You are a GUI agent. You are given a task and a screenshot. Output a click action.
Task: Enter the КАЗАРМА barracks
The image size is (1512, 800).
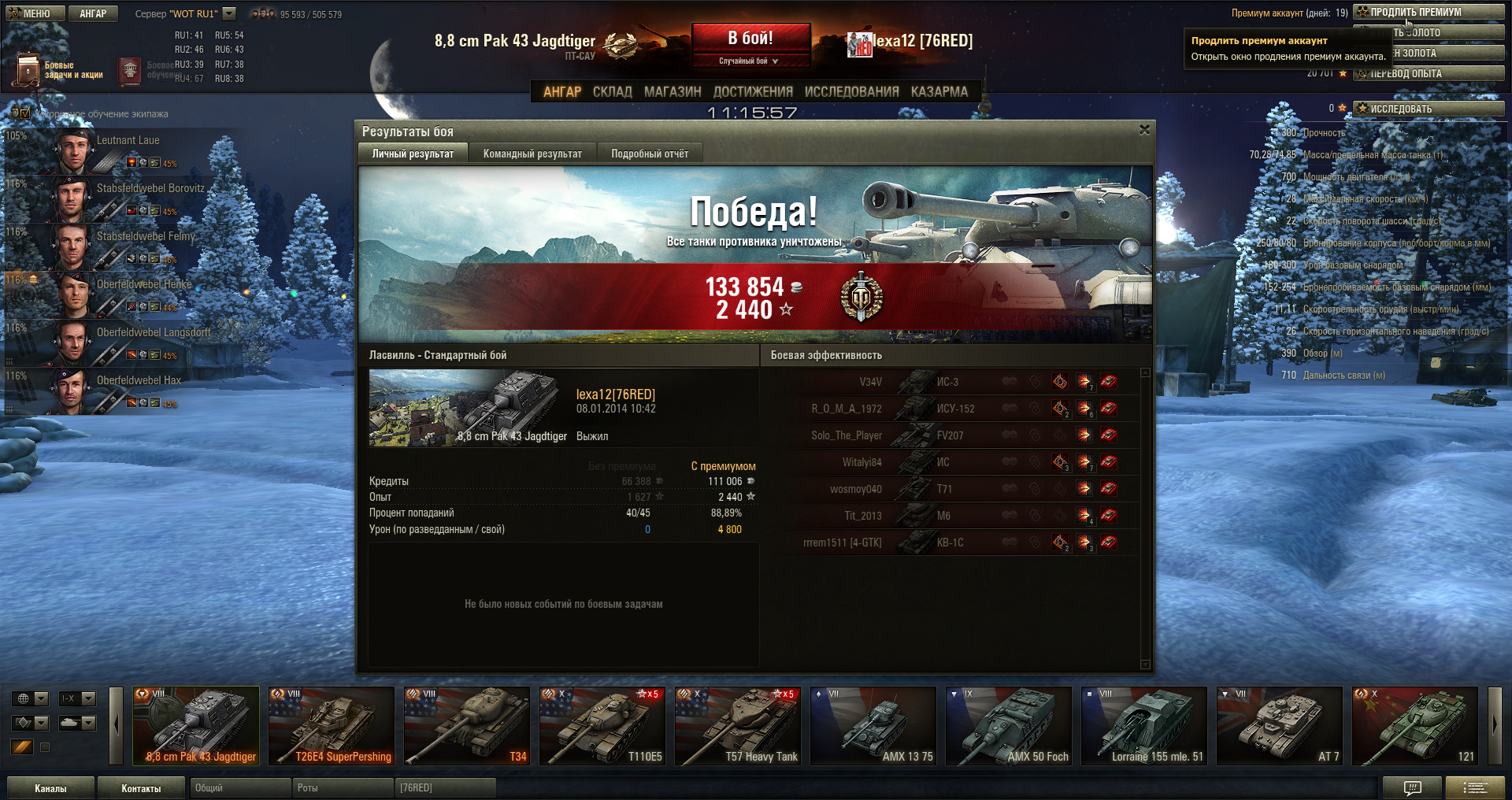click(939, 91)
